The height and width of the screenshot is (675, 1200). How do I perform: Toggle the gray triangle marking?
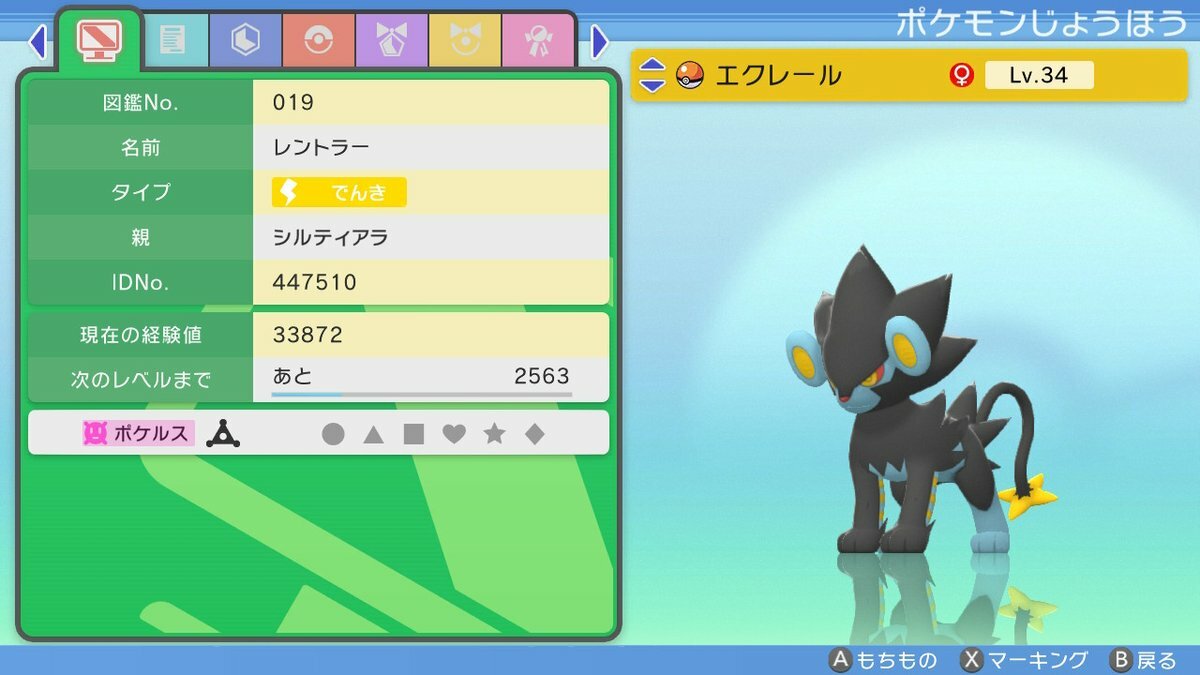click(x=373, y=434)
